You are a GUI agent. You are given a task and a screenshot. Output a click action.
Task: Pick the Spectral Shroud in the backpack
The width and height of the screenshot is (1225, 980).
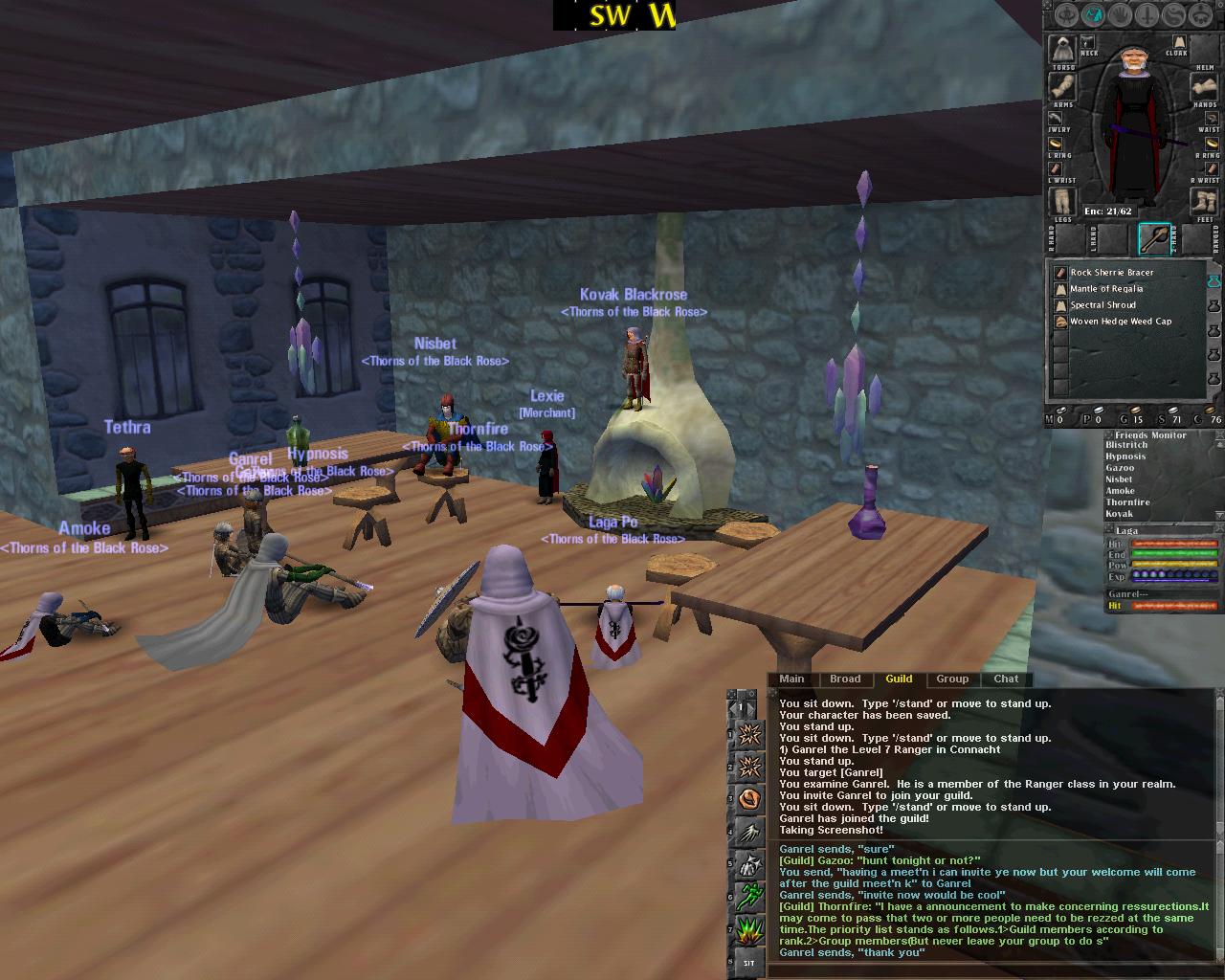(1102, 305)
